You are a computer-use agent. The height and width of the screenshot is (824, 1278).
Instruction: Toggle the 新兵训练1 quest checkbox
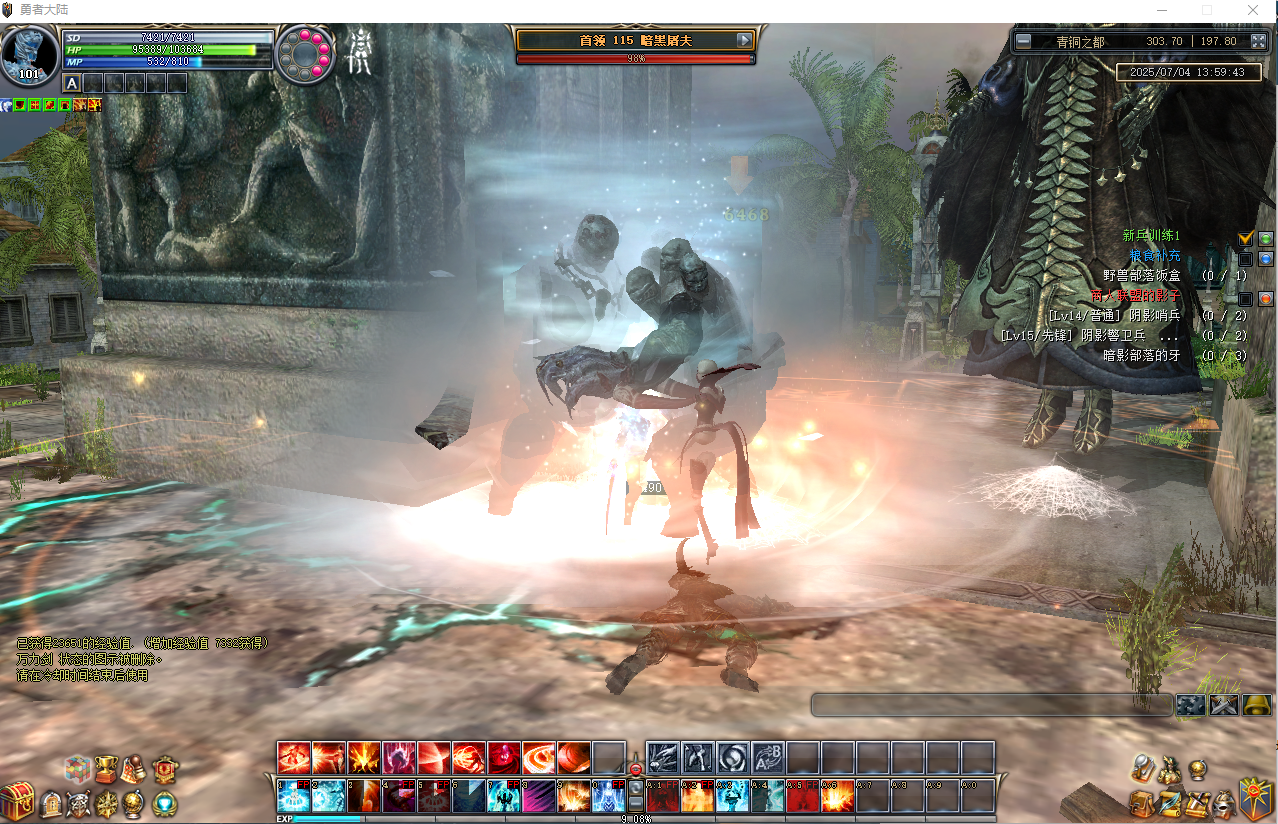point(1245,237)
